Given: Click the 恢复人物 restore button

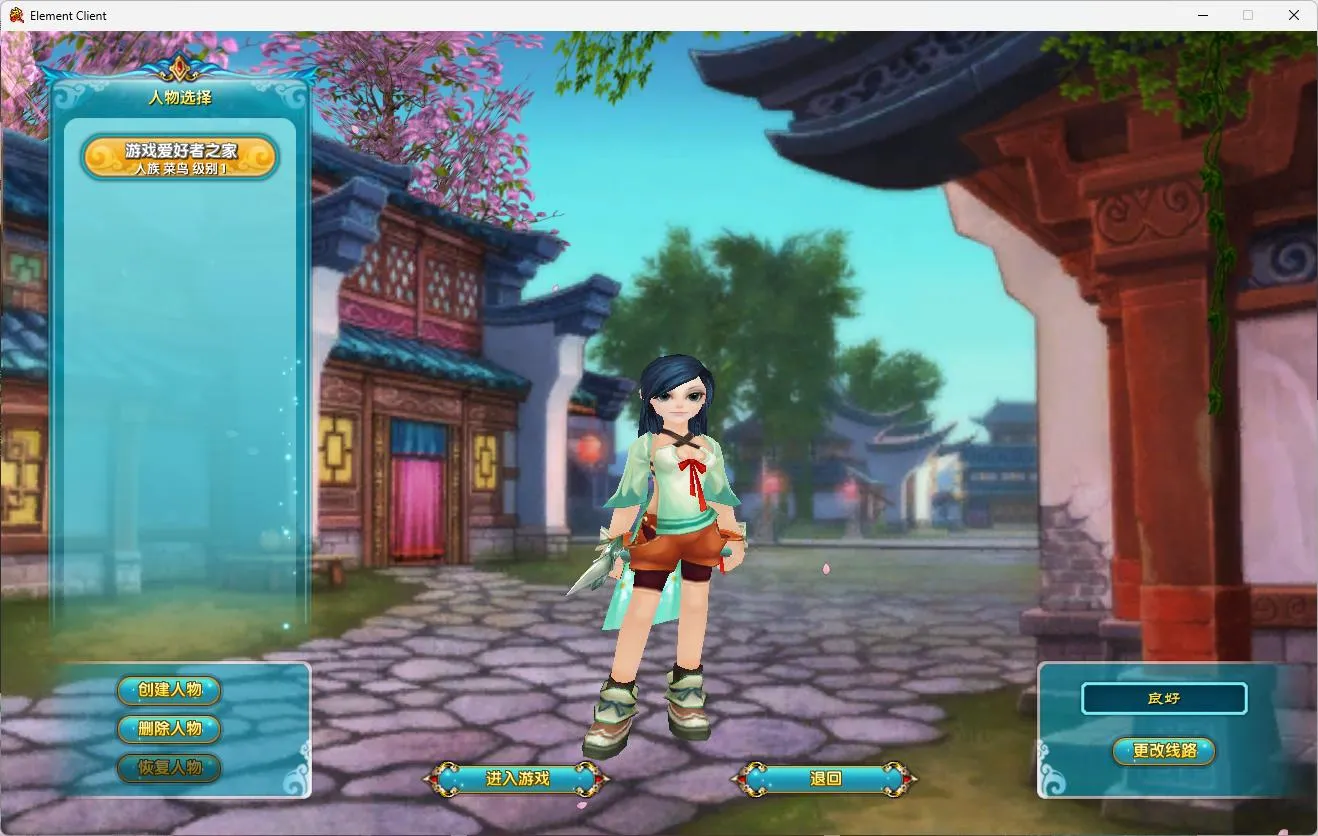Looking at the screenshot, I should point(169,768).
